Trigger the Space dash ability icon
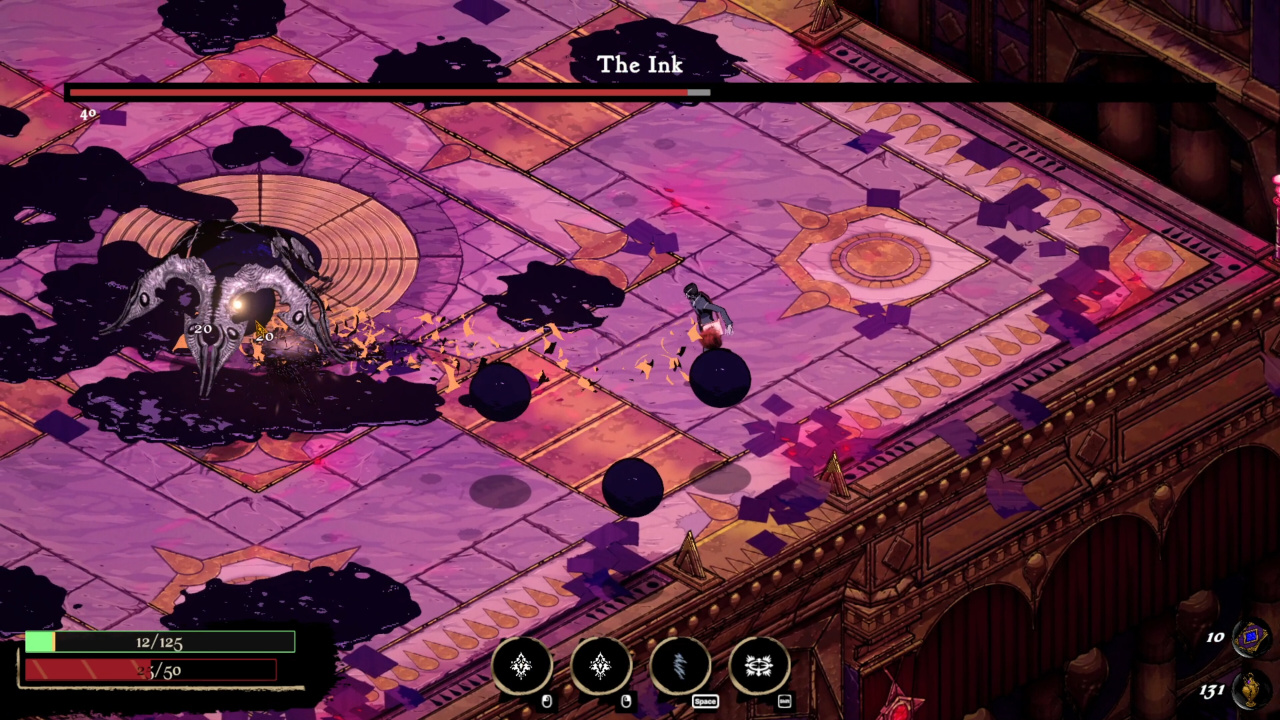1280x720 pixels. coord(680,665)
